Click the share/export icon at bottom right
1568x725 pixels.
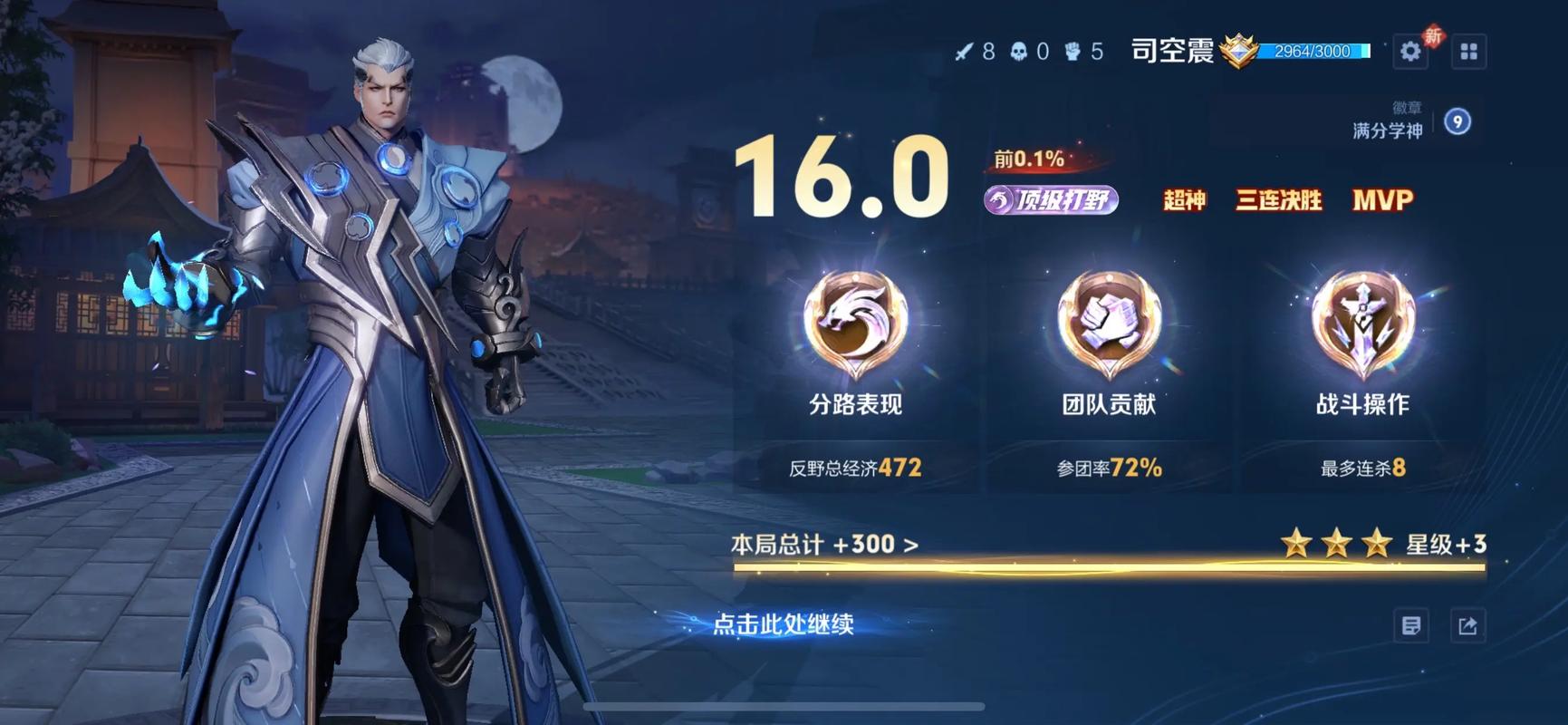click(x=1468, y=625)
